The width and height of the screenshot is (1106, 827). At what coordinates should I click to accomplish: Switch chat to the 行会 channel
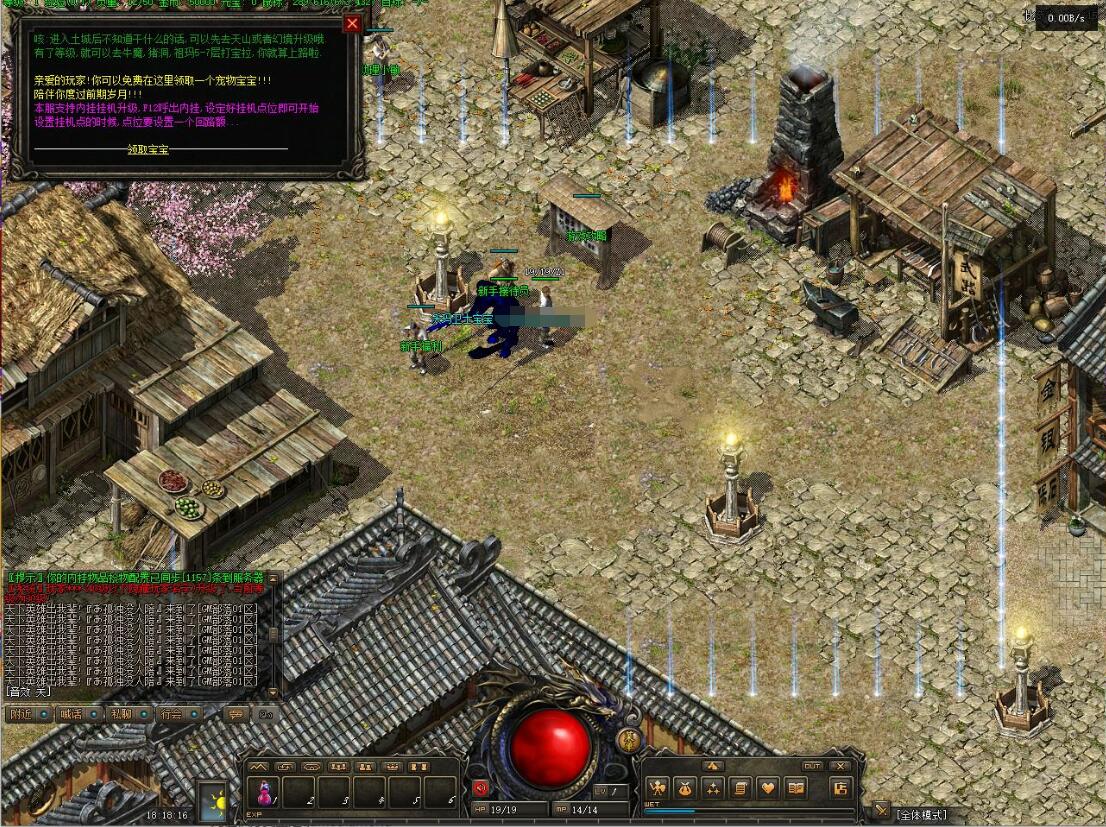point(172,714)
